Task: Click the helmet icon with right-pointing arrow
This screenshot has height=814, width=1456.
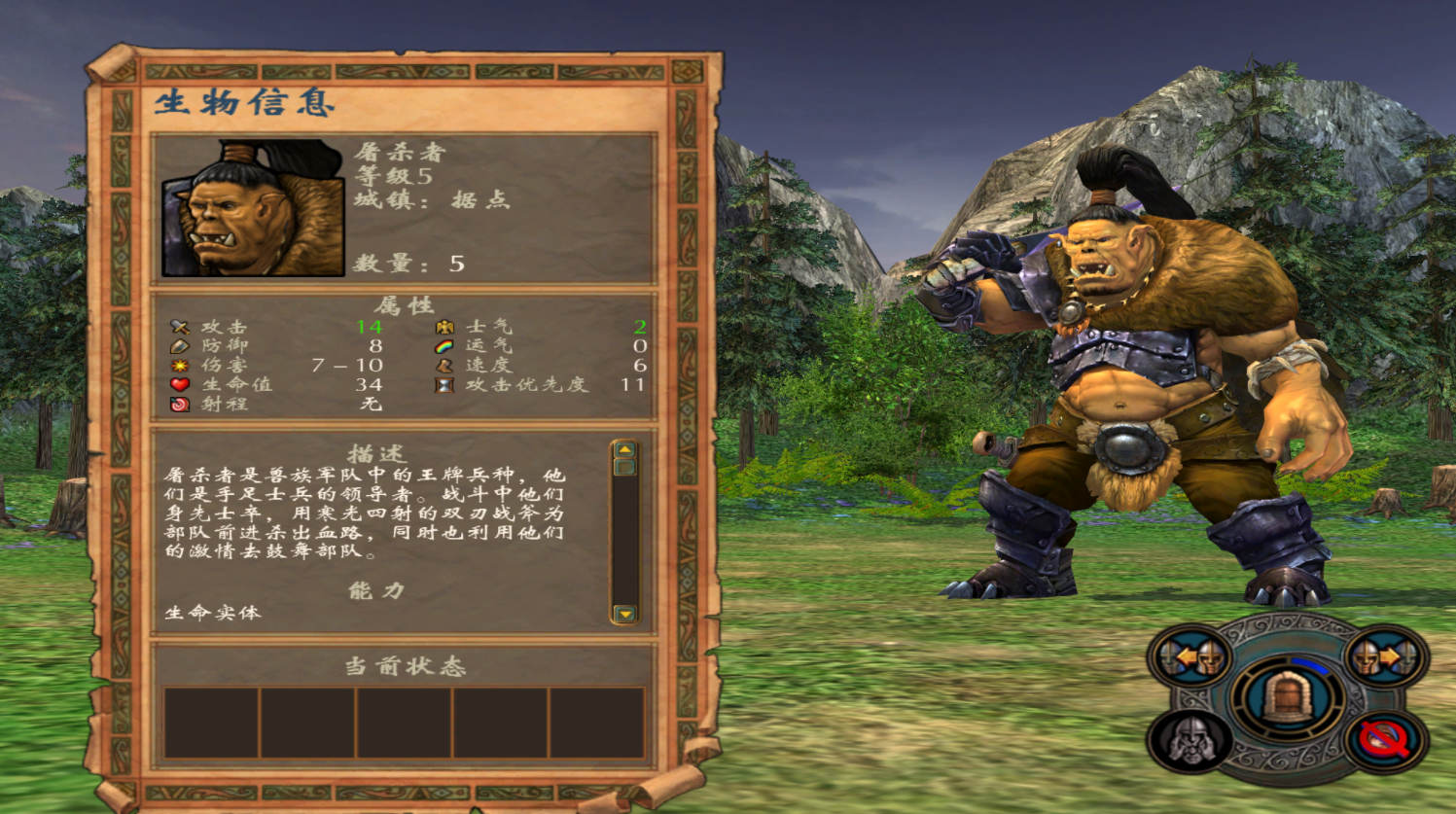Action: (x=1384, y=658)
